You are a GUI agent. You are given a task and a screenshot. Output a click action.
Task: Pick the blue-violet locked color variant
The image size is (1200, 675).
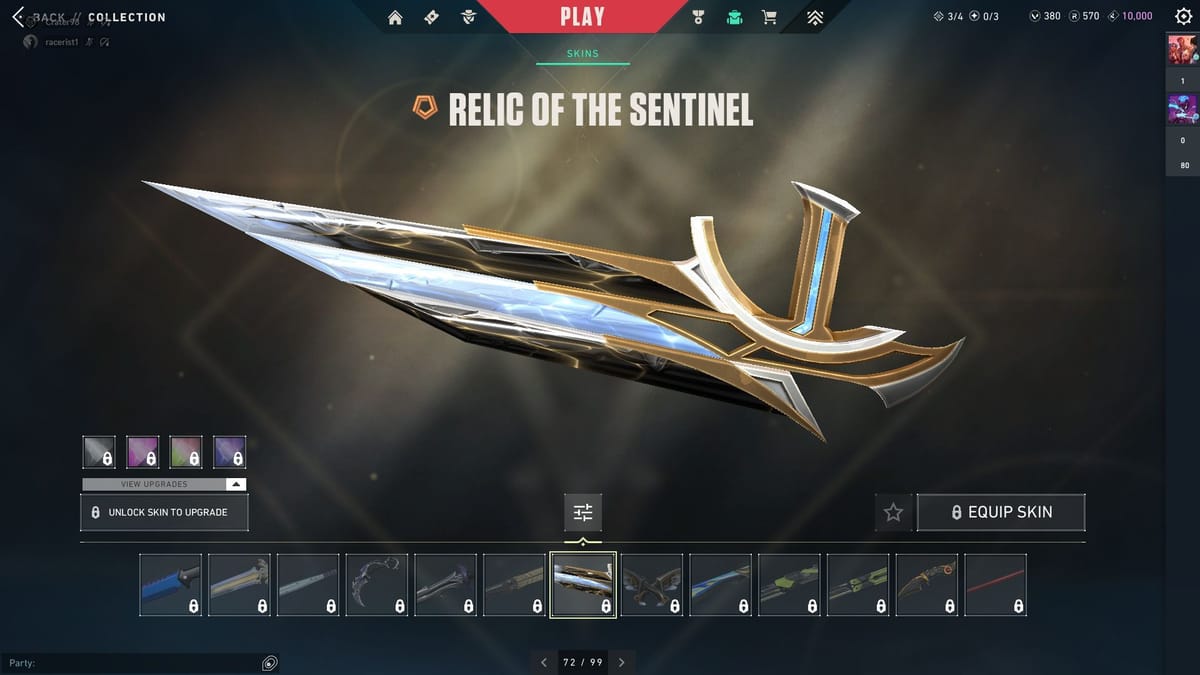click(229, 452)
